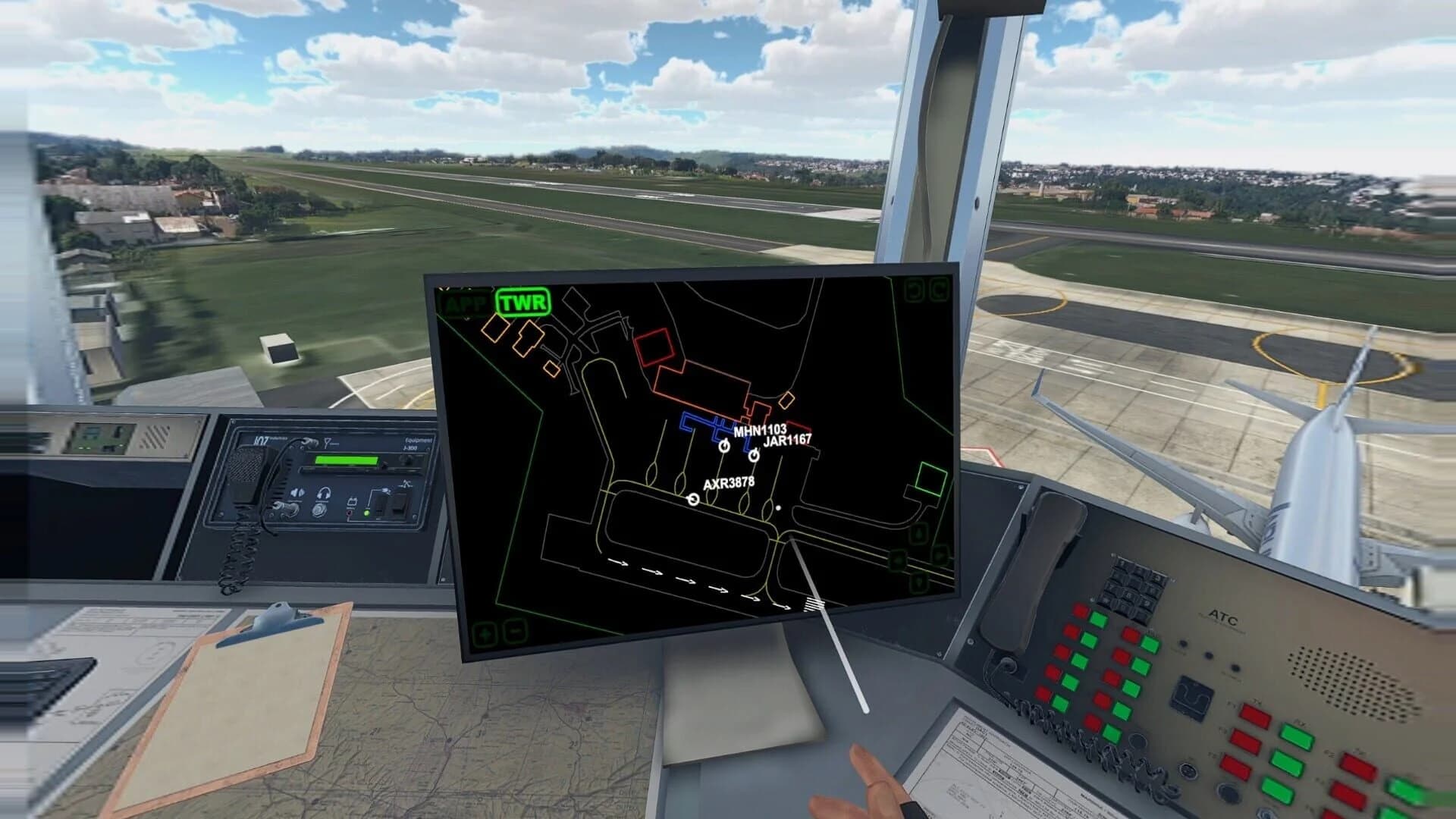Turn the volume knob beside the green radio display
The height and width of the screenshot is (819, 1456).
pos(406,460)
